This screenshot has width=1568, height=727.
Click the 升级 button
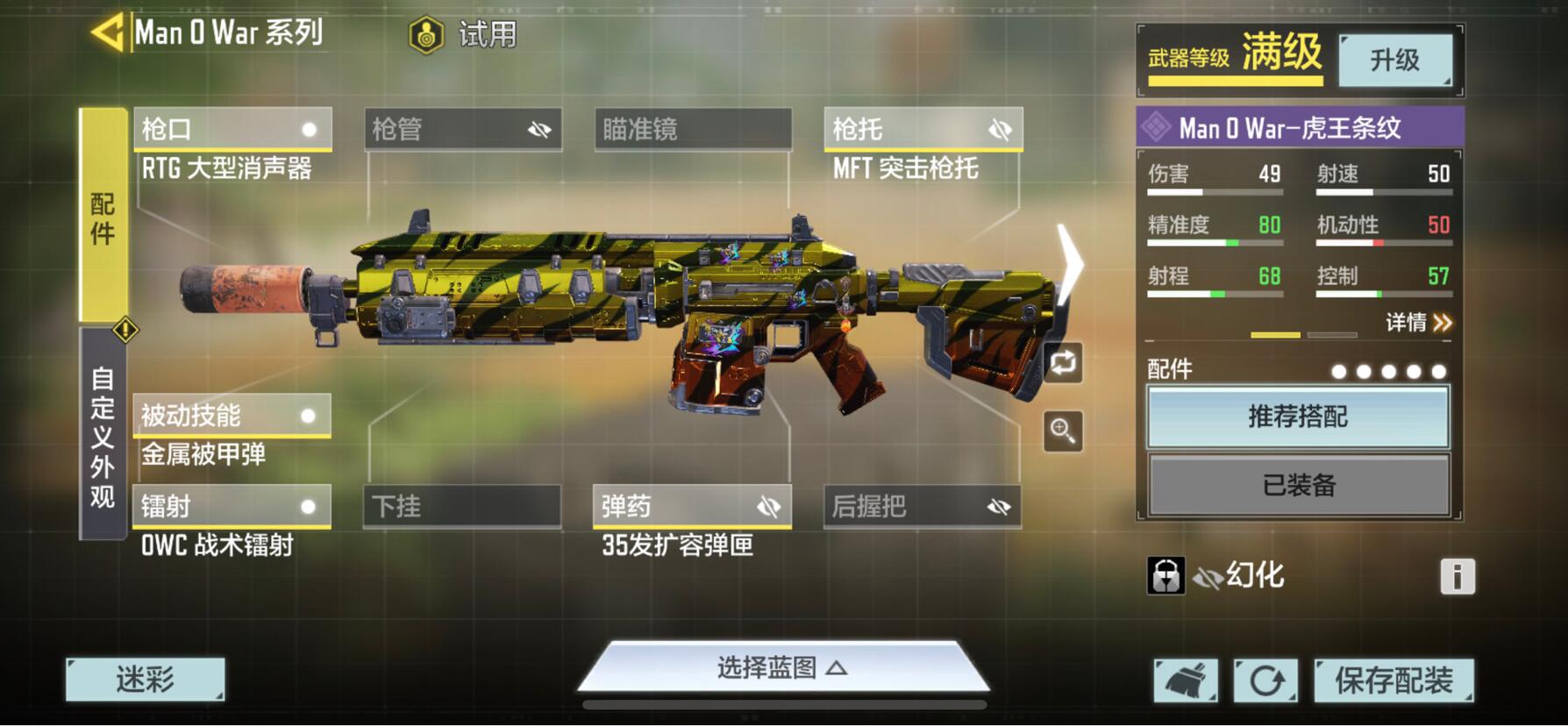click(1395, 59)
